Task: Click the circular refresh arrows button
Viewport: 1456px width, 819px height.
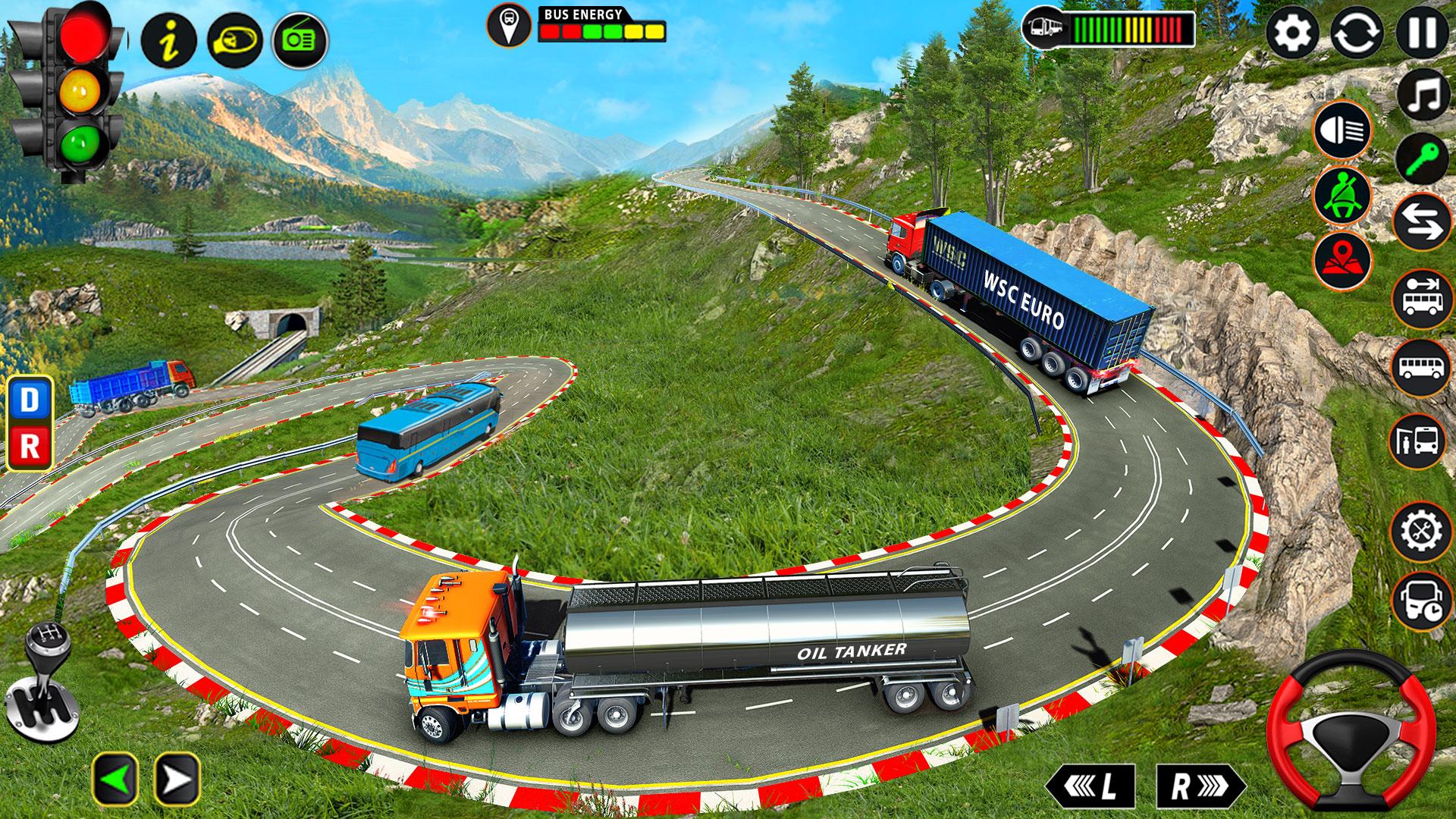Action: pyautogui.click(x=1357, y=33)
